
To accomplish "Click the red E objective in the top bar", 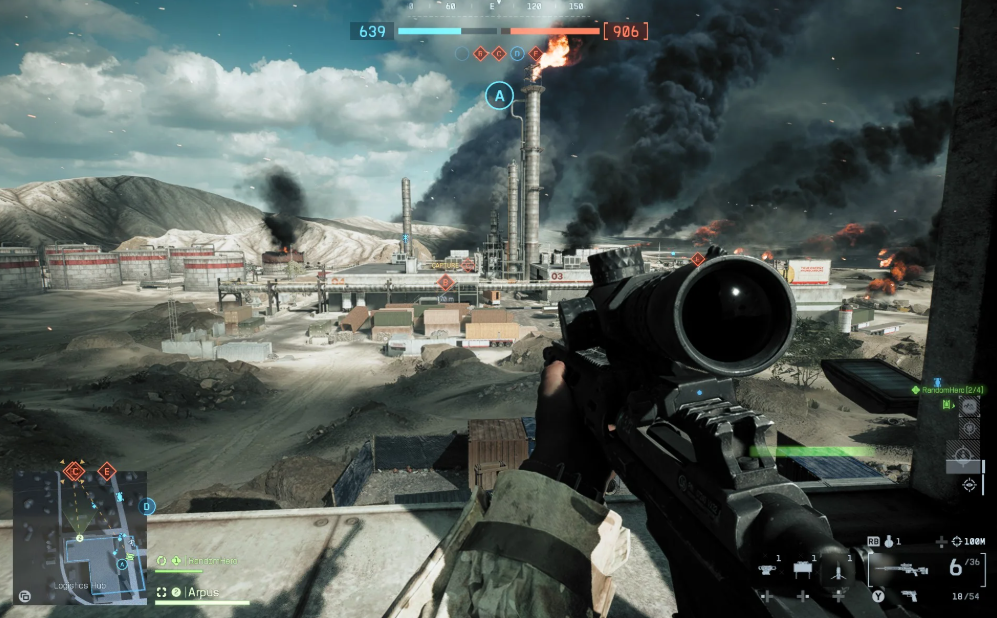I will coord(536,54).
